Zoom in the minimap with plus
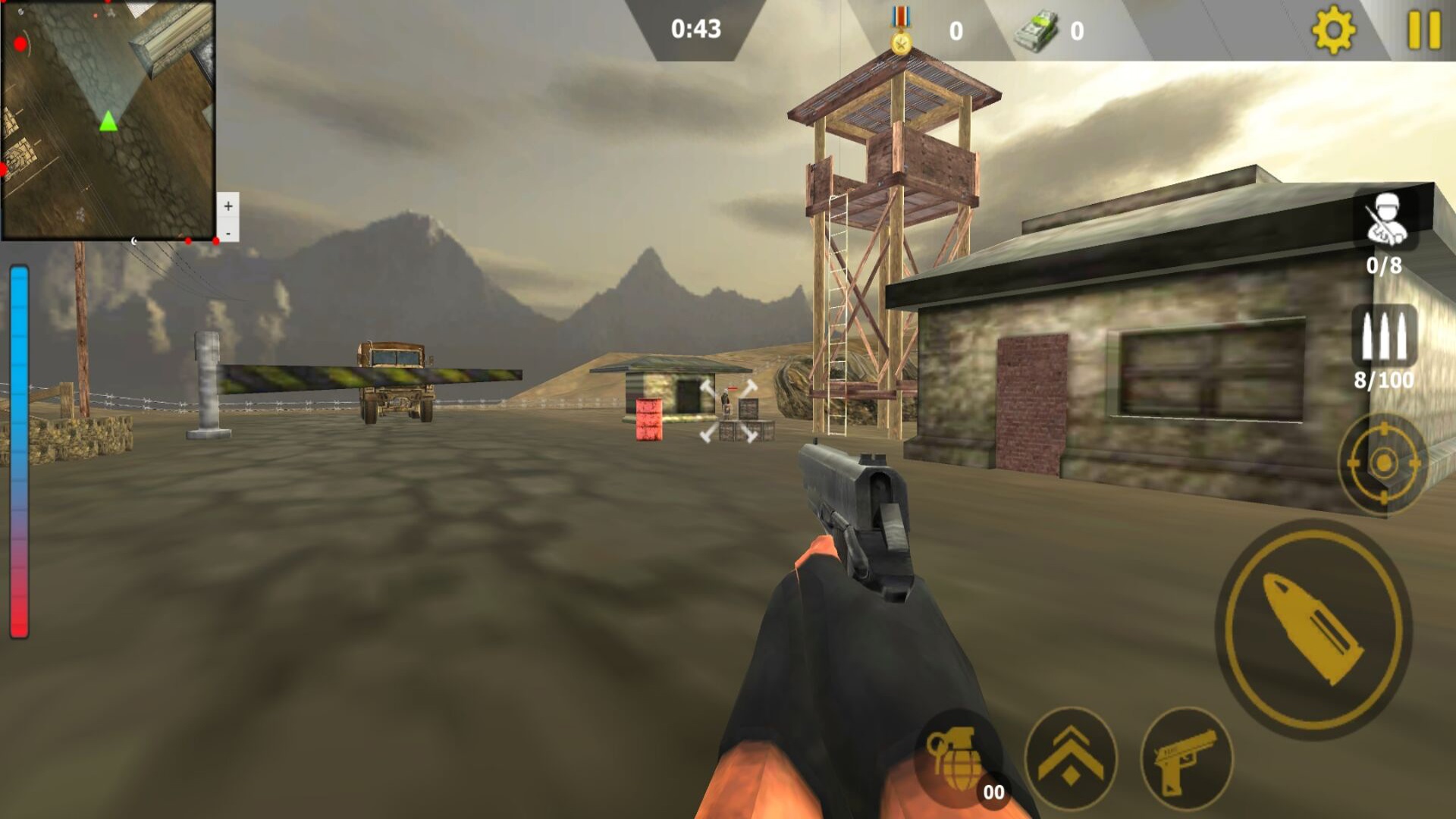The height and width of the screenshot is (819, 1456). tap(228, 206)
